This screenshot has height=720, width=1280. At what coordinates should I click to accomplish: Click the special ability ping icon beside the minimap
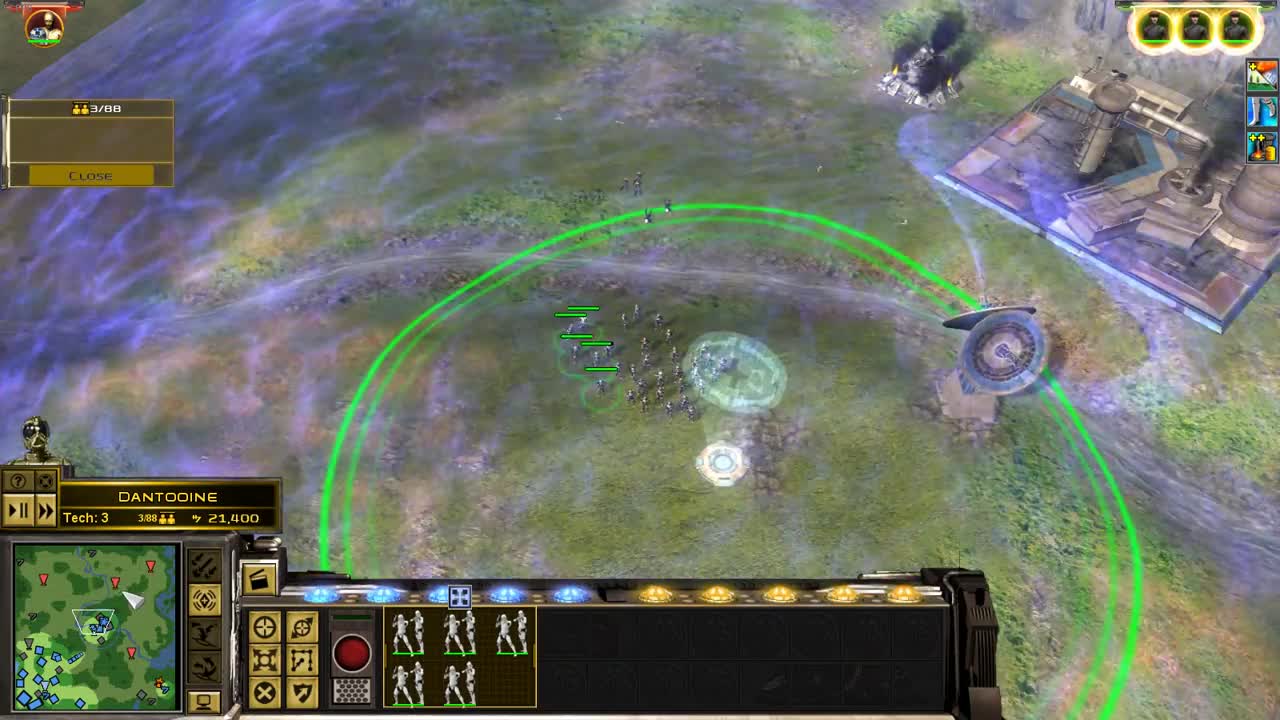[x=205, y=600]
